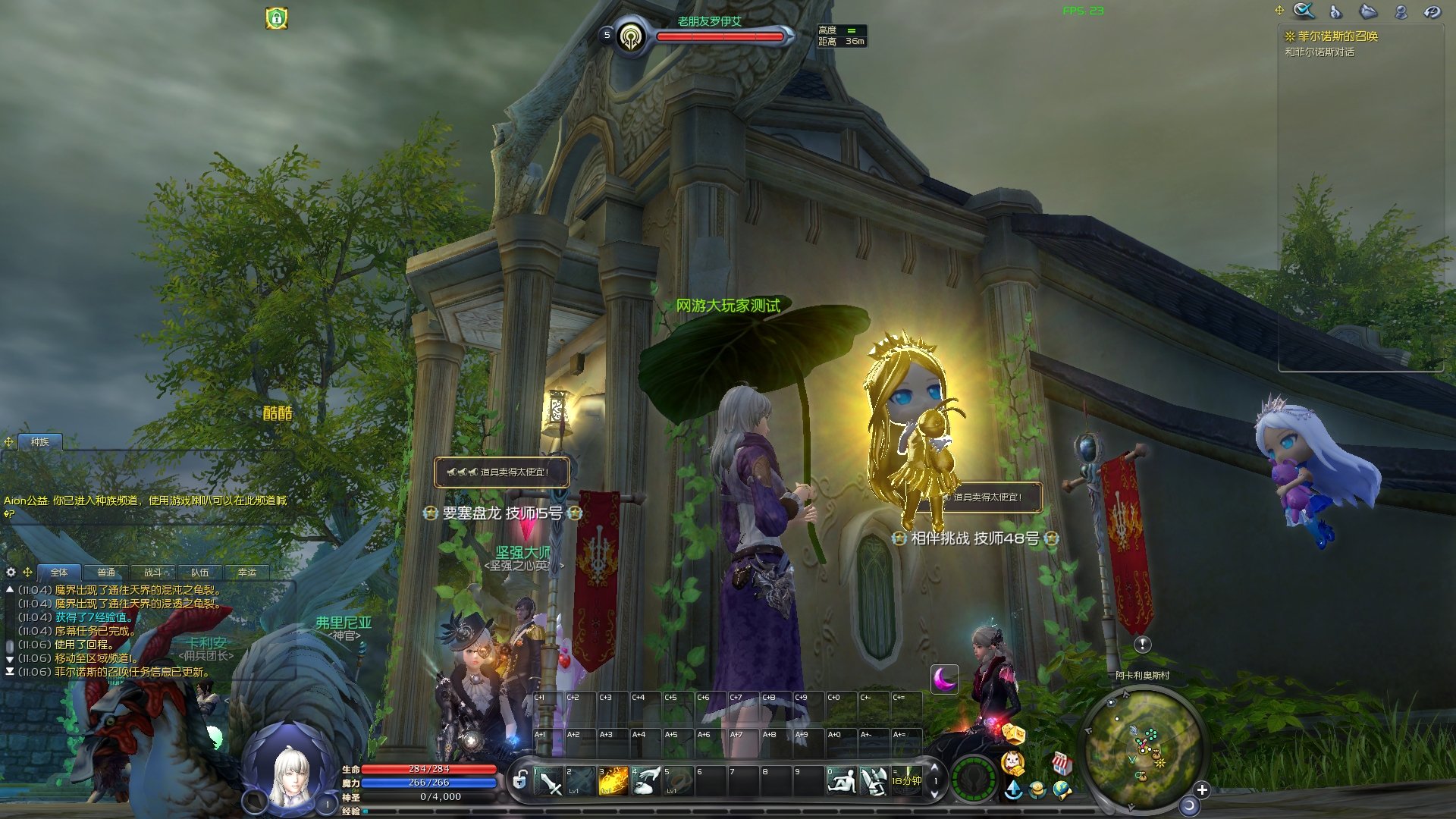Use the flame skill in slot 3

pyautogui.click(x=613, y=781)
